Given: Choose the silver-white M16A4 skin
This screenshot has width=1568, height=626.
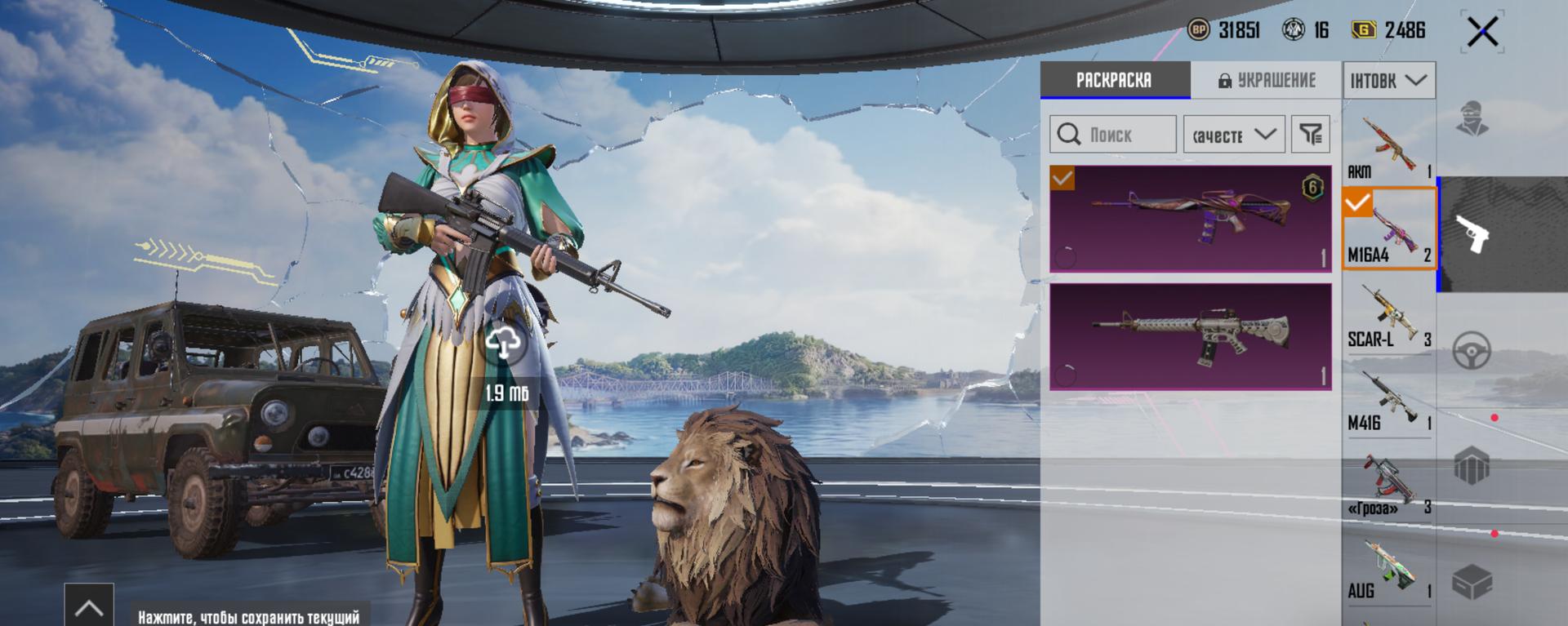Looking at the screenshot, I should pos(1190,336).
